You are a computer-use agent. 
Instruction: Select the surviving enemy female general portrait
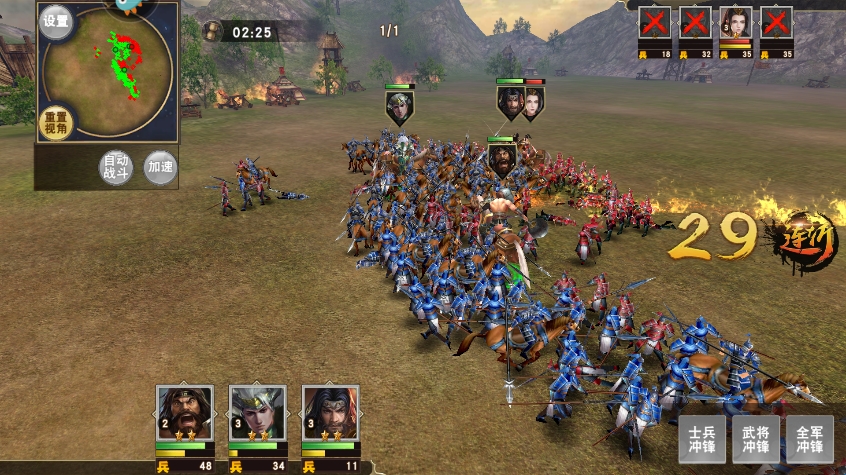(x=736, y=23)
